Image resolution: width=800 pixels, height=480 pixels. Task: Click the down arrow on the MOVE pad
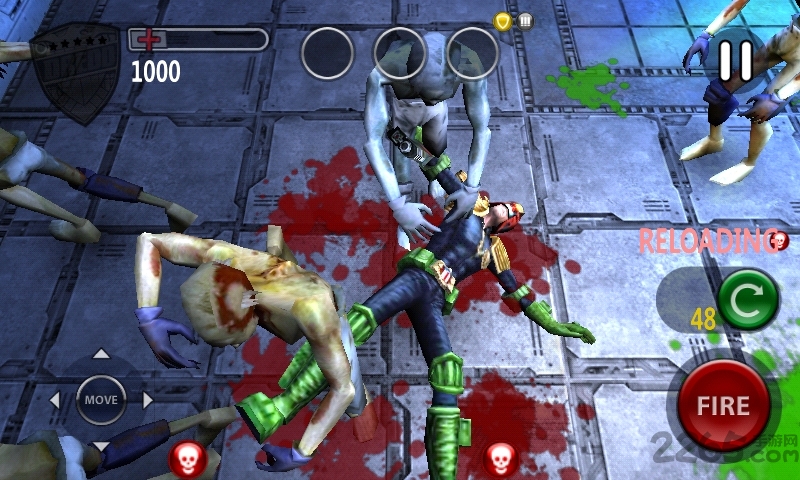click(x=101, y=445)
